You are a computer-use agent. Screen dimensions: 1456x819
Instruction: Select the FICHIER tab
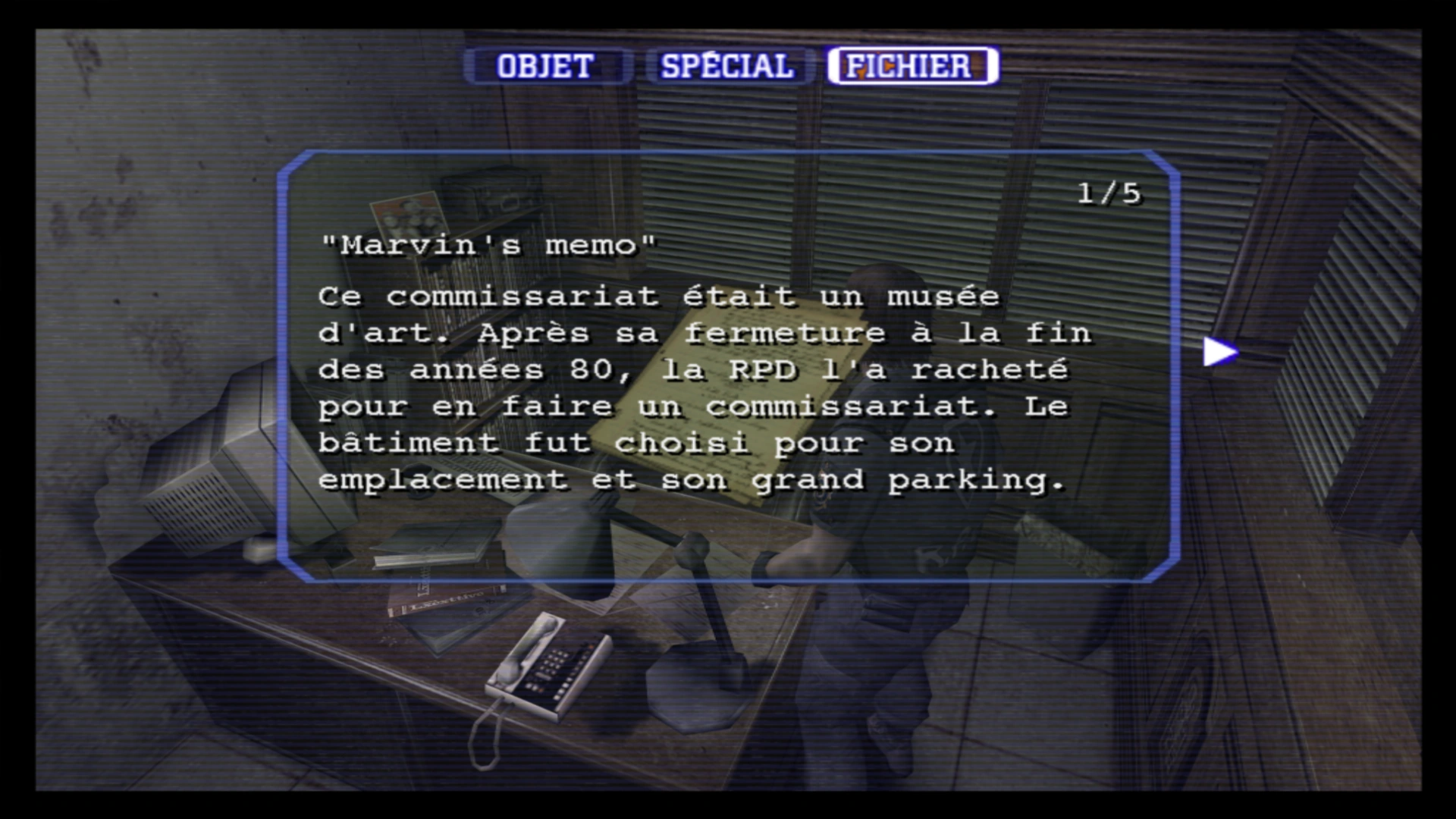[x=911, y=65]
